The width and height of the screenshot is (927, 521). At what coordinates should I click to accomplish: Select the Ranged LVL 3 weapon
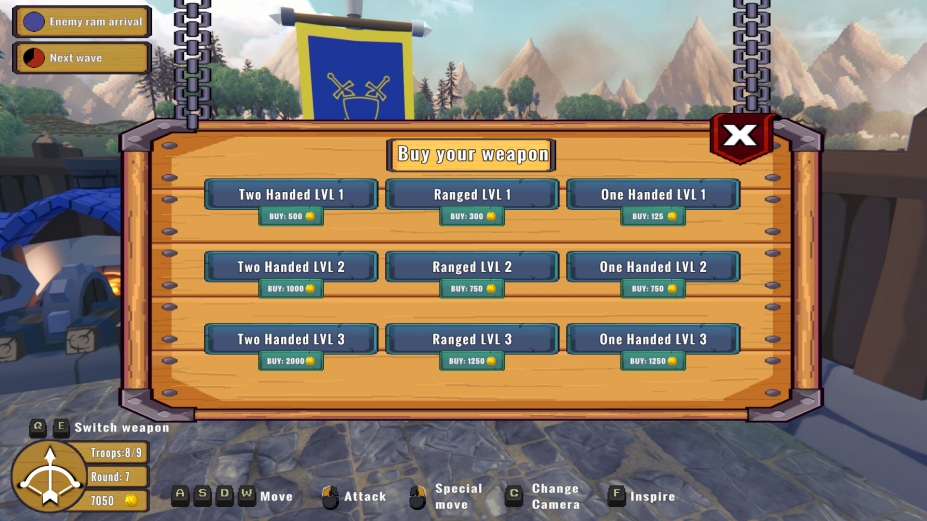coord(472,339)
